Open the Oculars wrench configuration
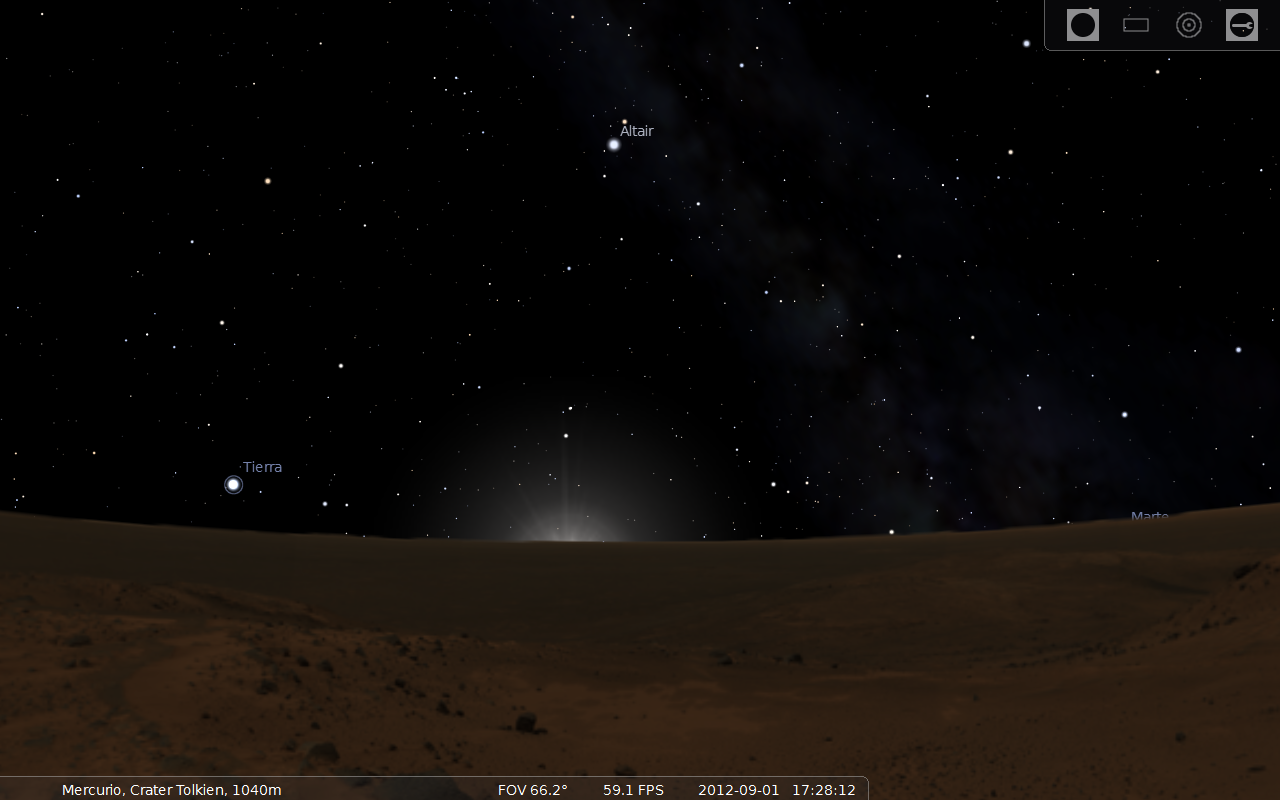1280x800 pixels. coord(1242,25)
